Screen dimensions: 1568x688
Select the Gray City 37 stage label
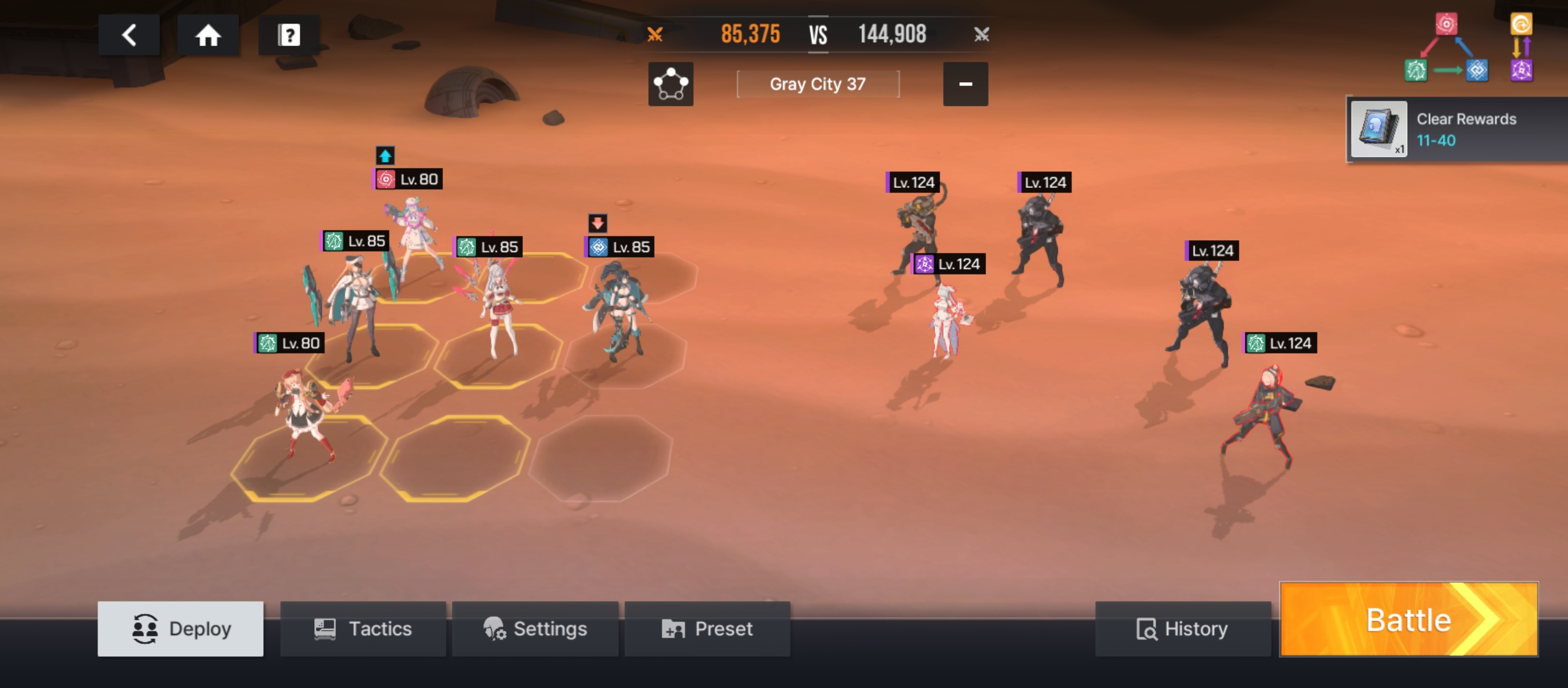click(x=818, y=84)
